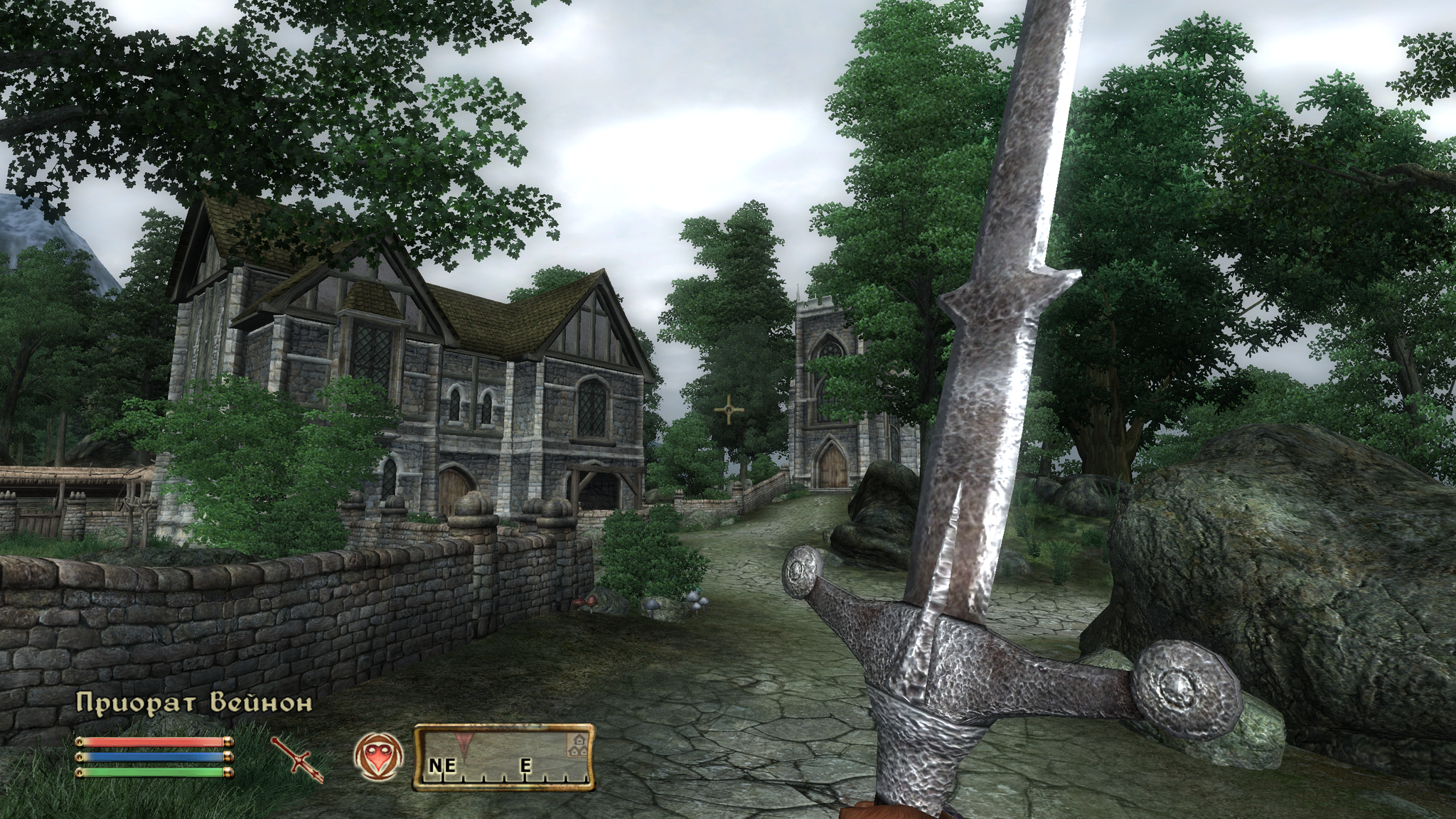Click the equipped sword weapon icon
The image size is (1456, 819).
pos(297,759)
